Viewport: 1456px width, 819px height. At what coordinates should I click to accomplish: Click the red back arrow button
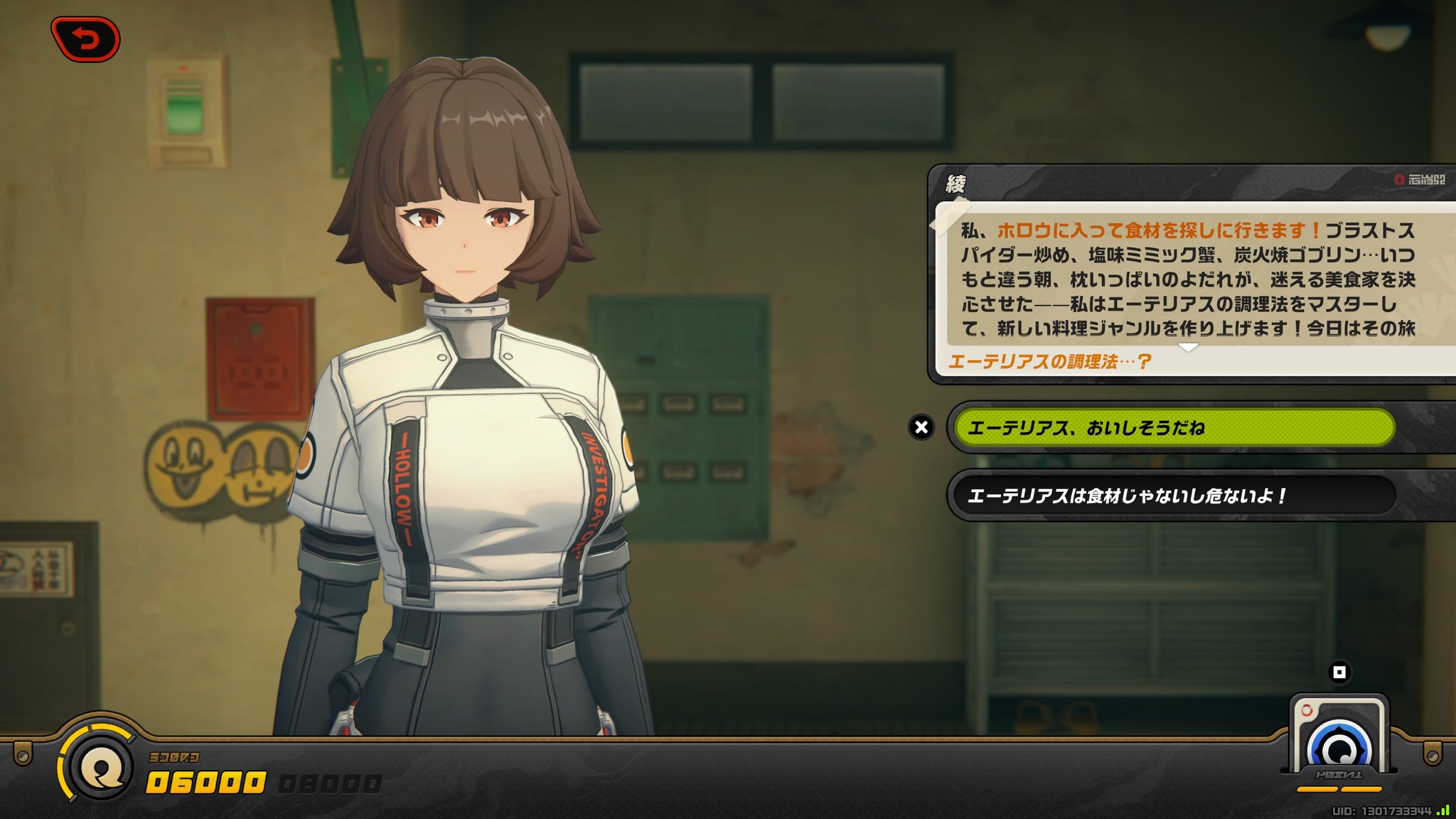(85, 39)
